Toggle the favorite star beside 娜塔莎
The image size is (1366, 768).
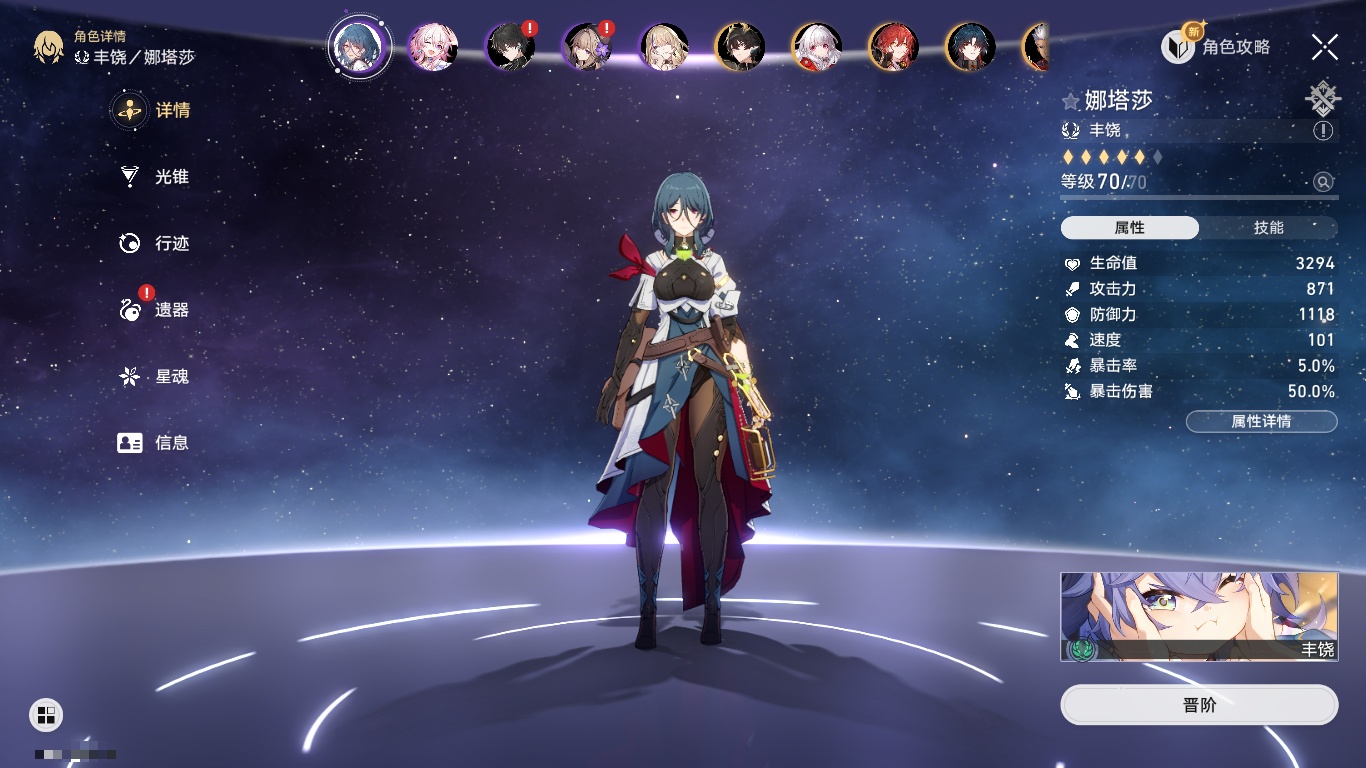coord(1071,101)
